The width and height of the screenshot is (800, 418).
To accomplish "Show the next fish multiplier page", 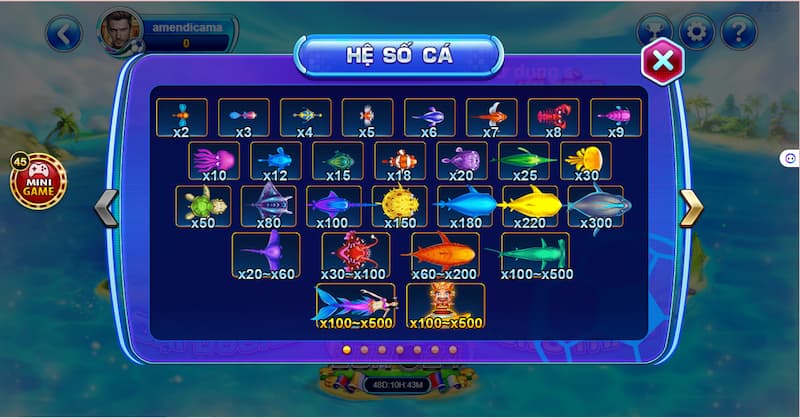I will (x=691, y=208).
